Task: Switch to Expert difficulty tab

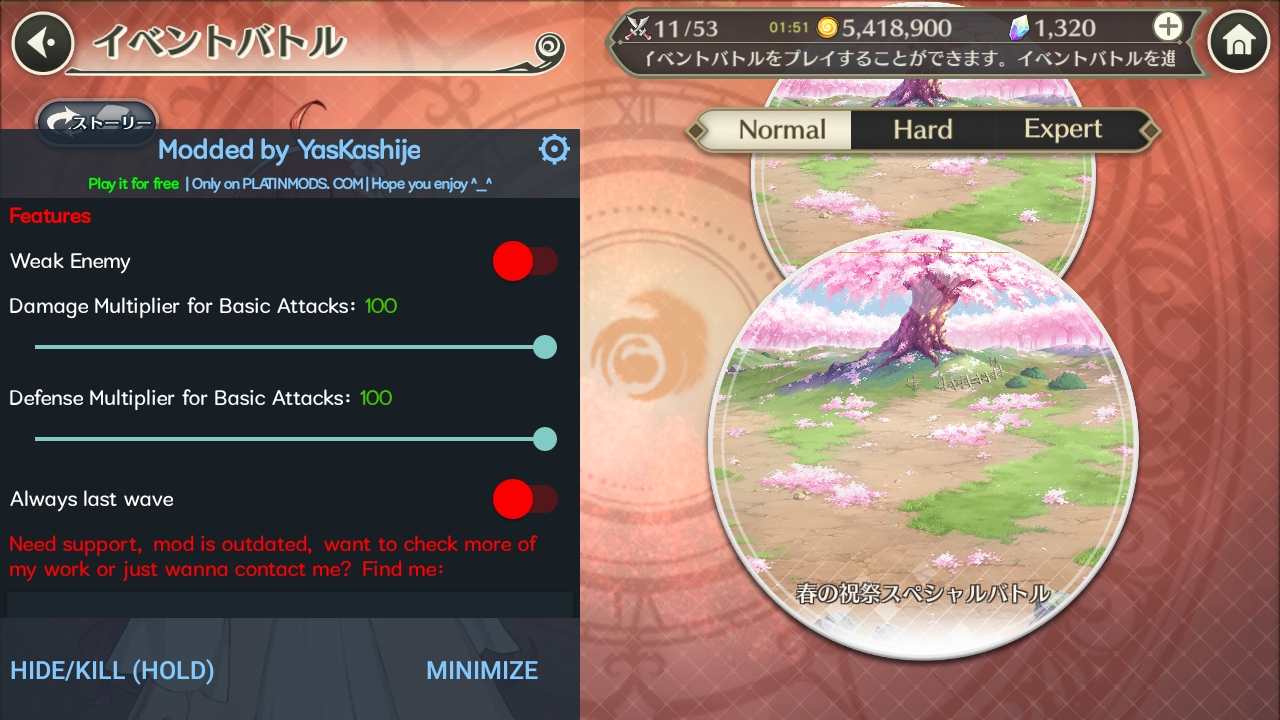Action: click(1062, 130)
